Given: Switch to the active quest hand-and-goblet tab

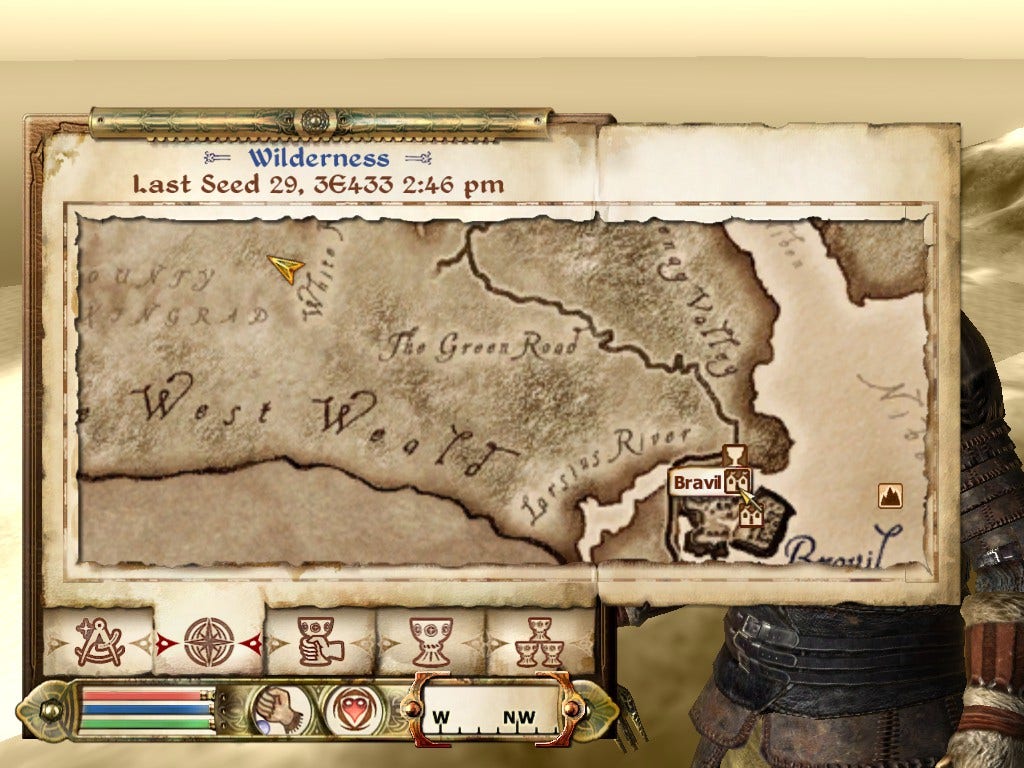Looking at the screenshot, I should pos(320,642).
